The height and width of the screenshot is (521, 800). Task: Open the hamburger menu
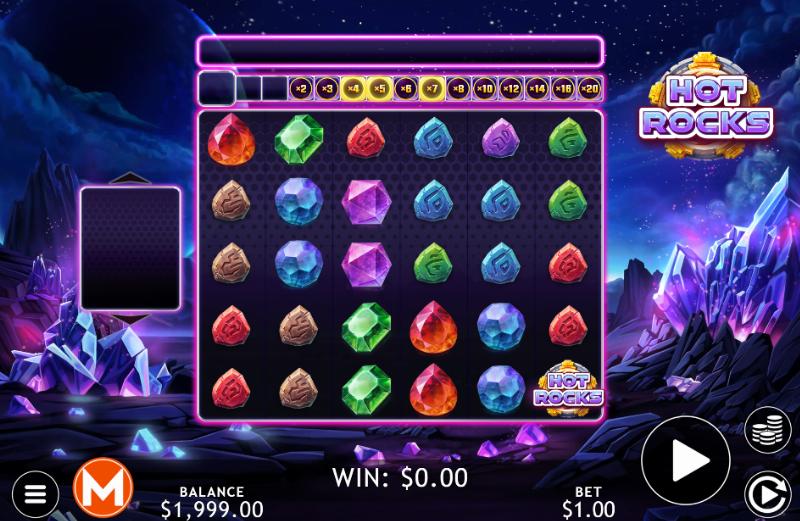coord(34,493)
